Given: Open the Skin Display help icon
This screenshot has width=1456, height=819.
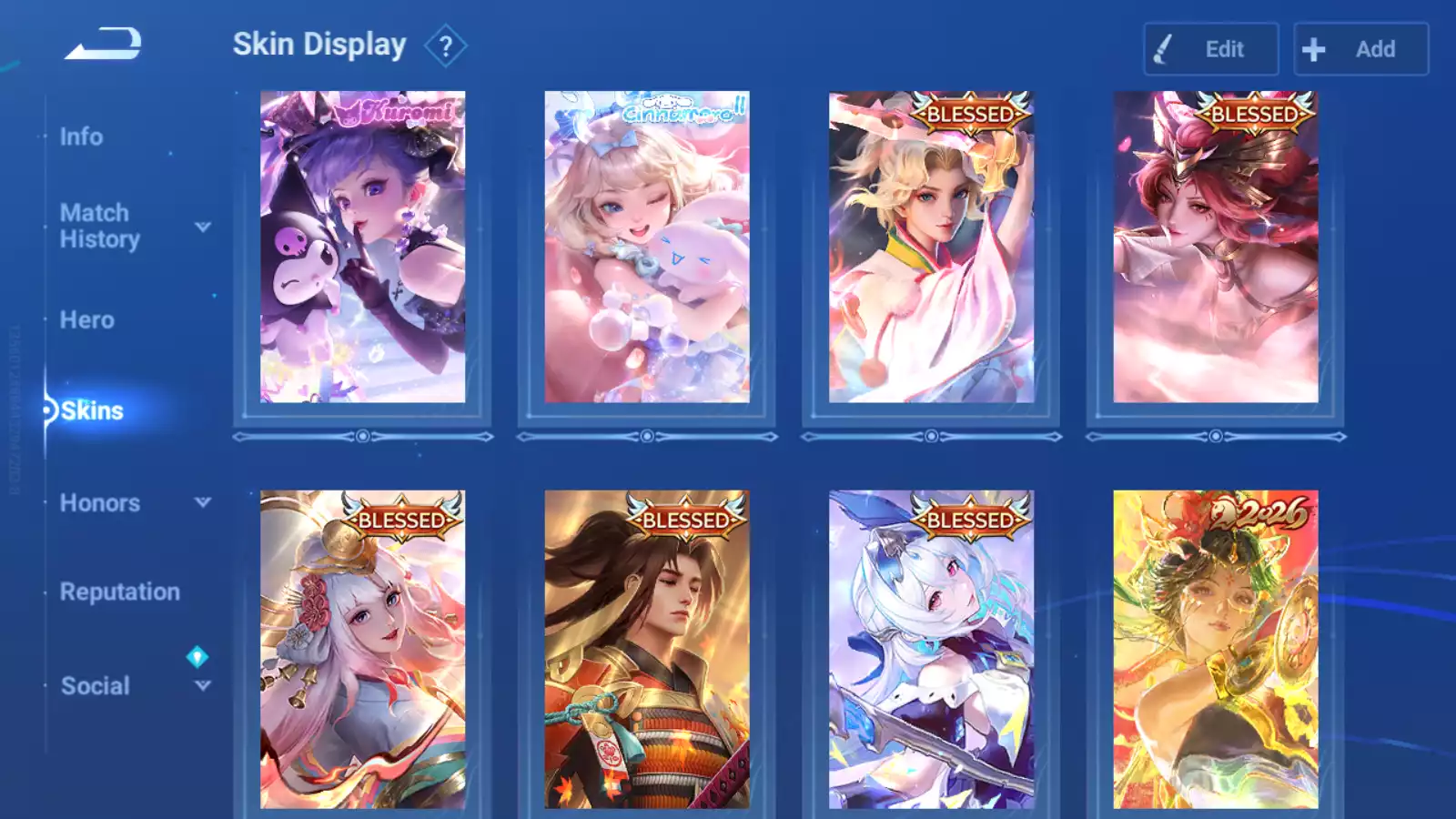Looking at the screenshot, I should pos(445,46).
